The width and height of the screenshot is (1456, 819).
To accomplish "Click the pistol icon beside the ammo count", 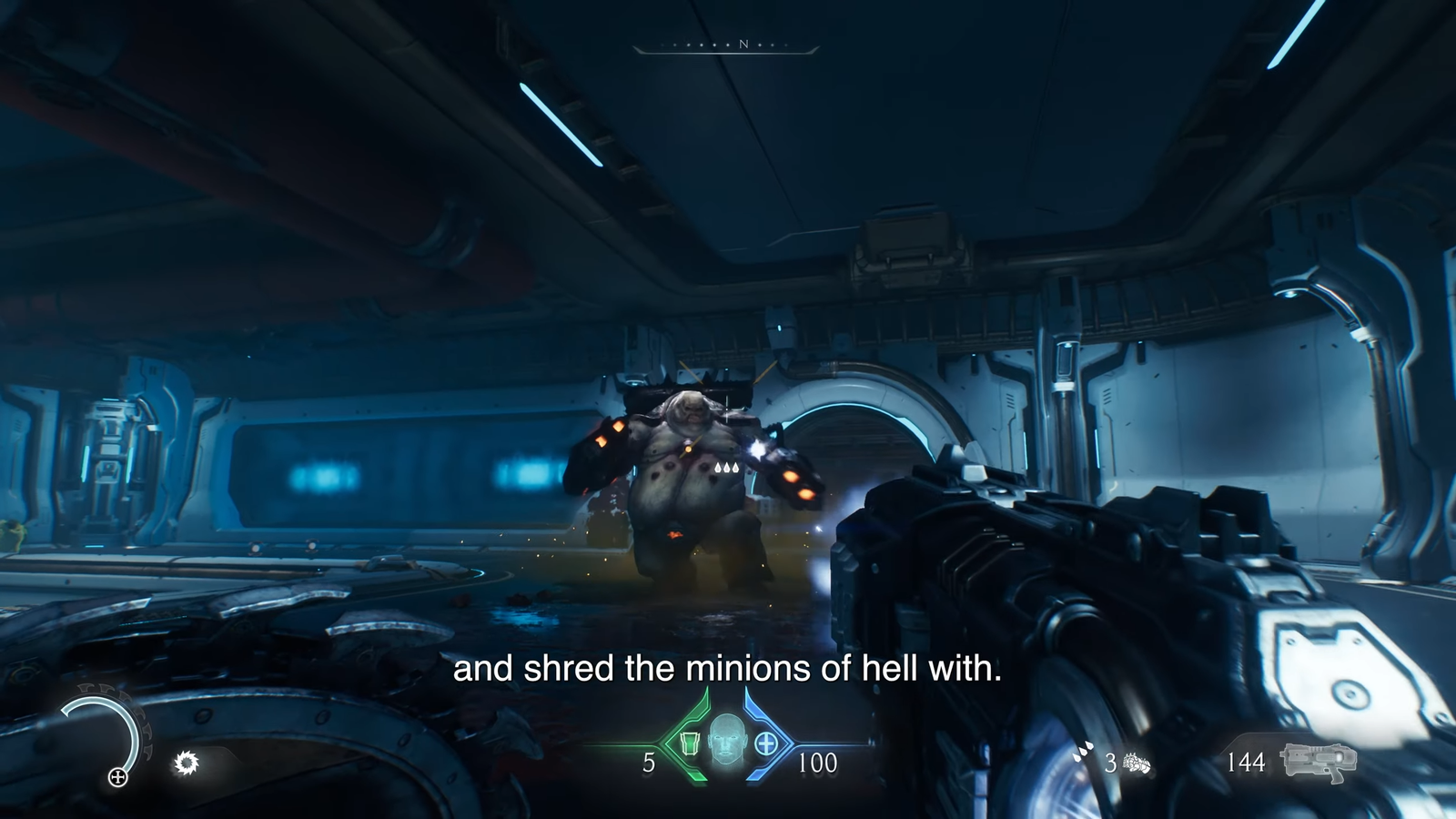I will tap(1319, 761).
